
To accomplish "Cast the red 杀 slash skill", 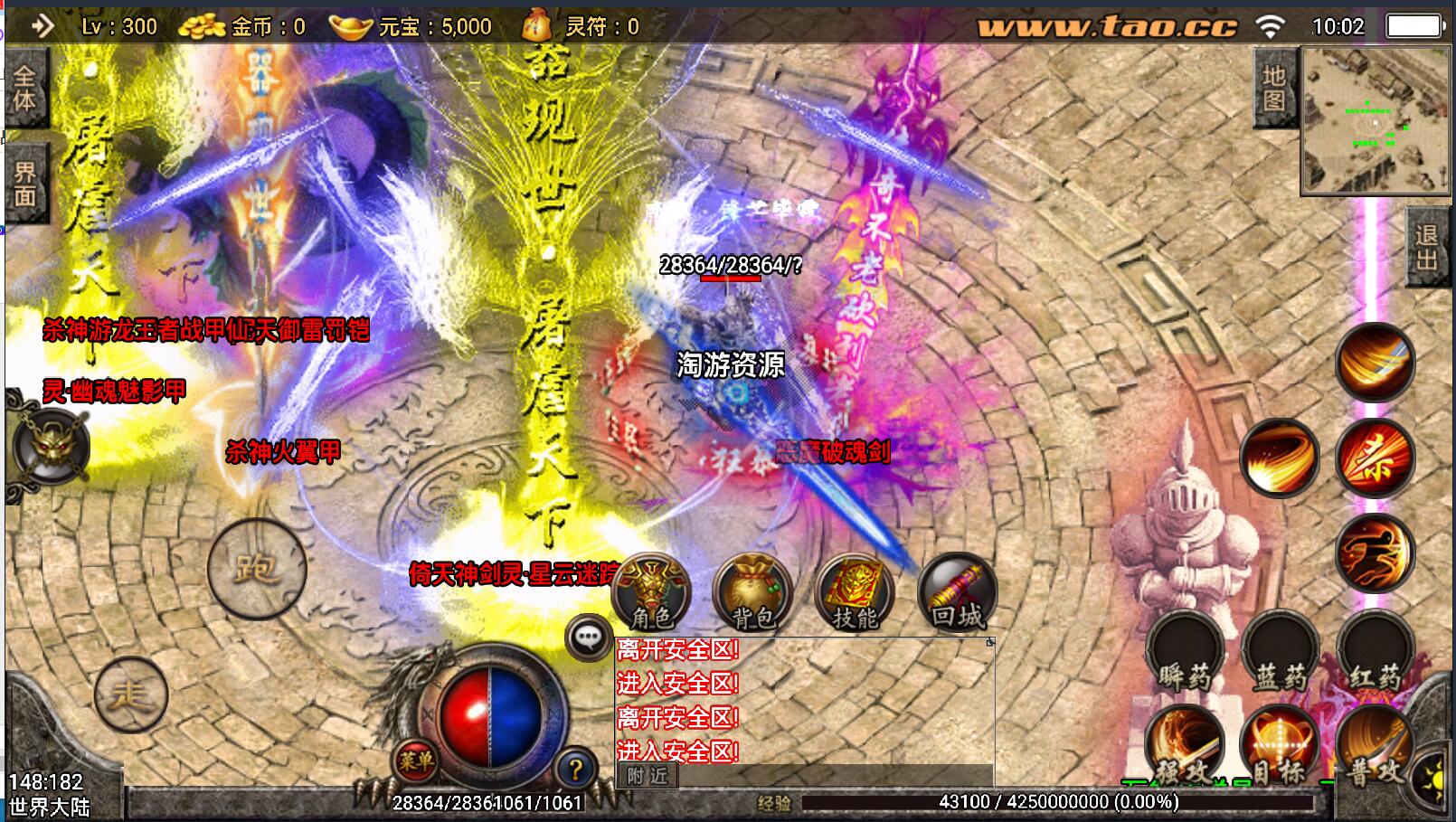I will click(1375, 458).
